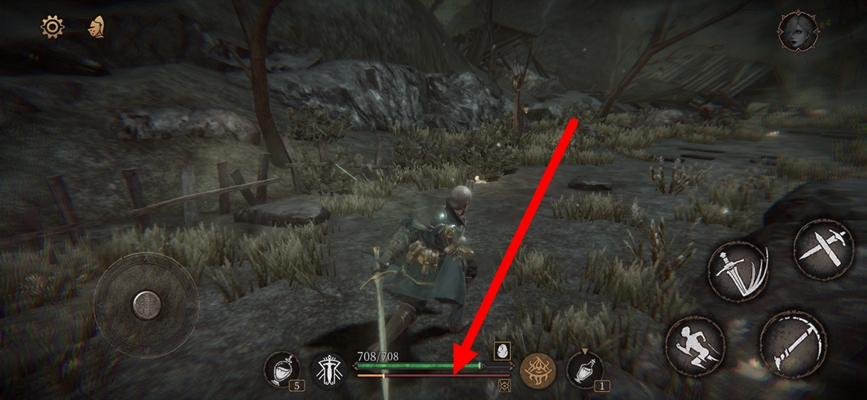Use the healing flask with 5 charges
Screen dimensions: 867x400
(x=281, y=369)
